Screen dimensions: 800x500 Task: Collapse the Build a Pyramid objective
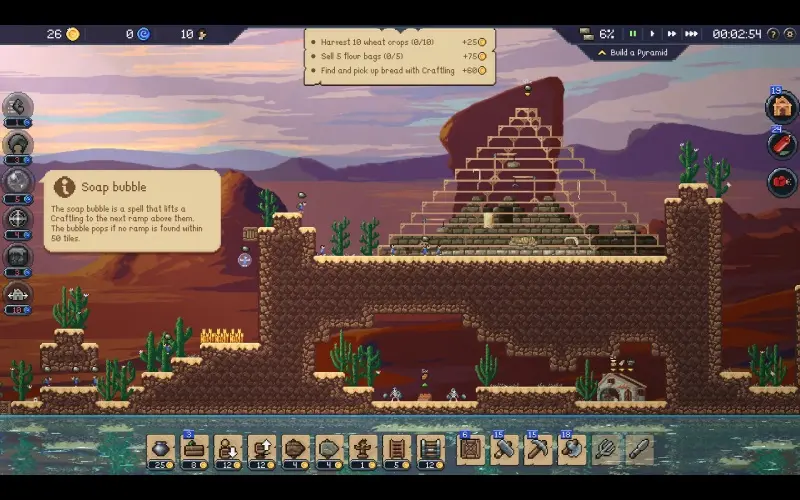(601, 52)
